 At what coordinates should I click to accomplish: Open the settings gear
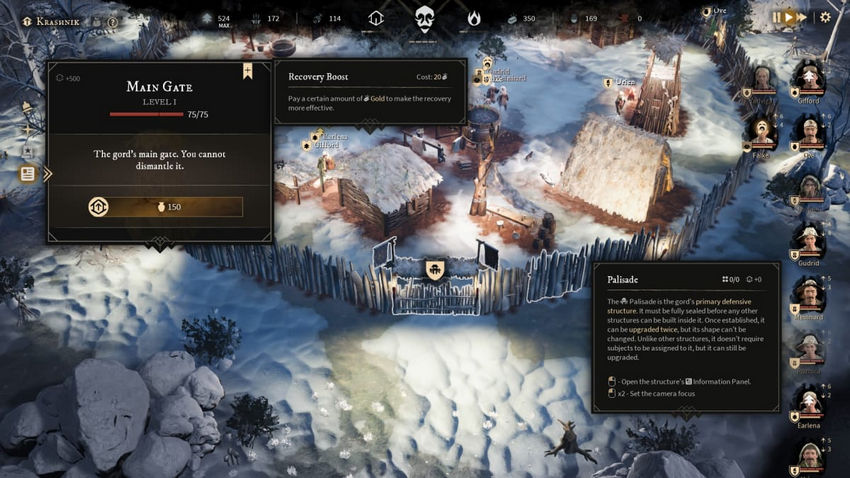tap(825, 17)
